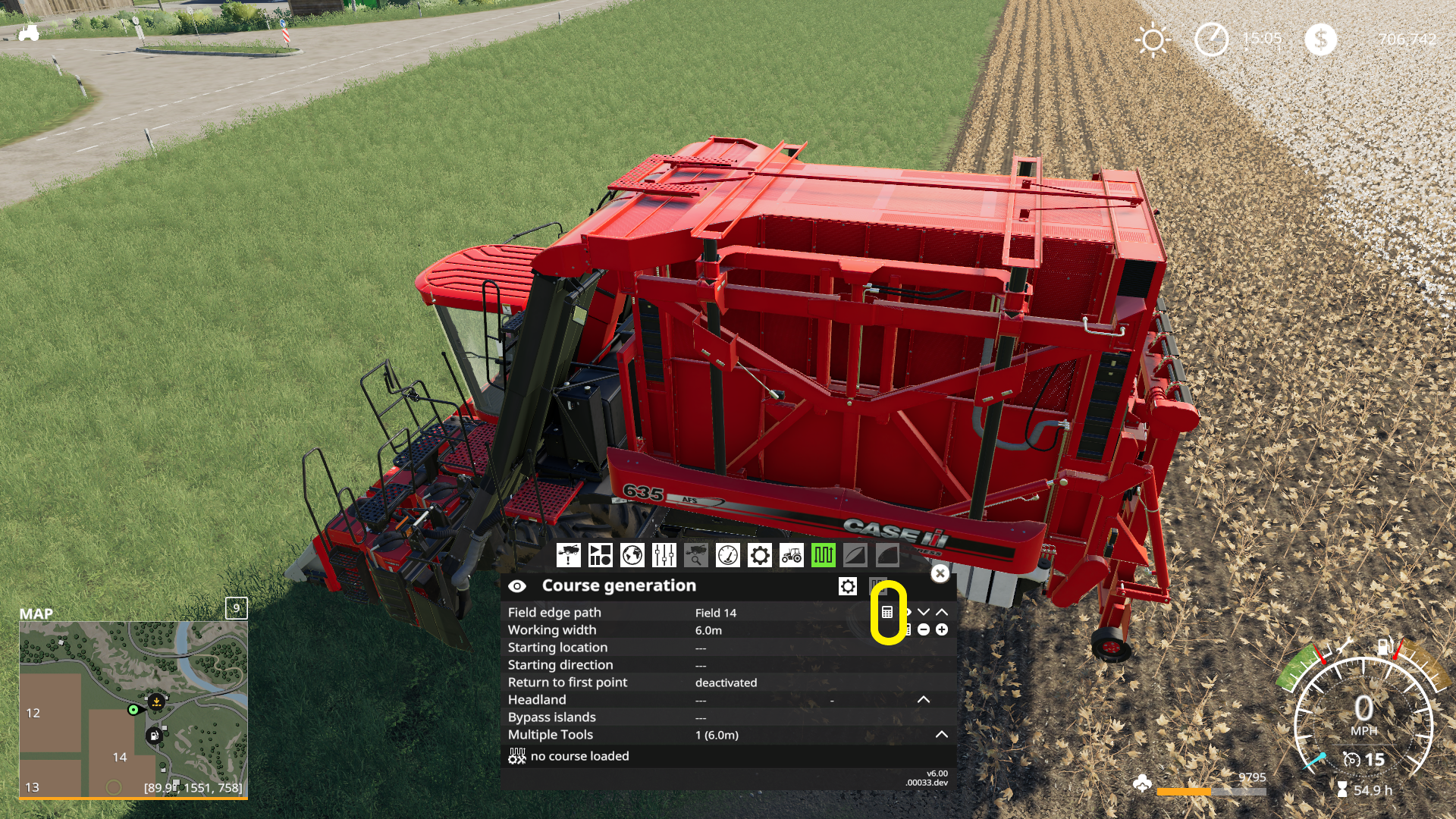Image resolution: width=1456 pixels, height=819 pixels.
Task: Click the combine-with-magnifier search icon
Action: [x=696, y=555]
